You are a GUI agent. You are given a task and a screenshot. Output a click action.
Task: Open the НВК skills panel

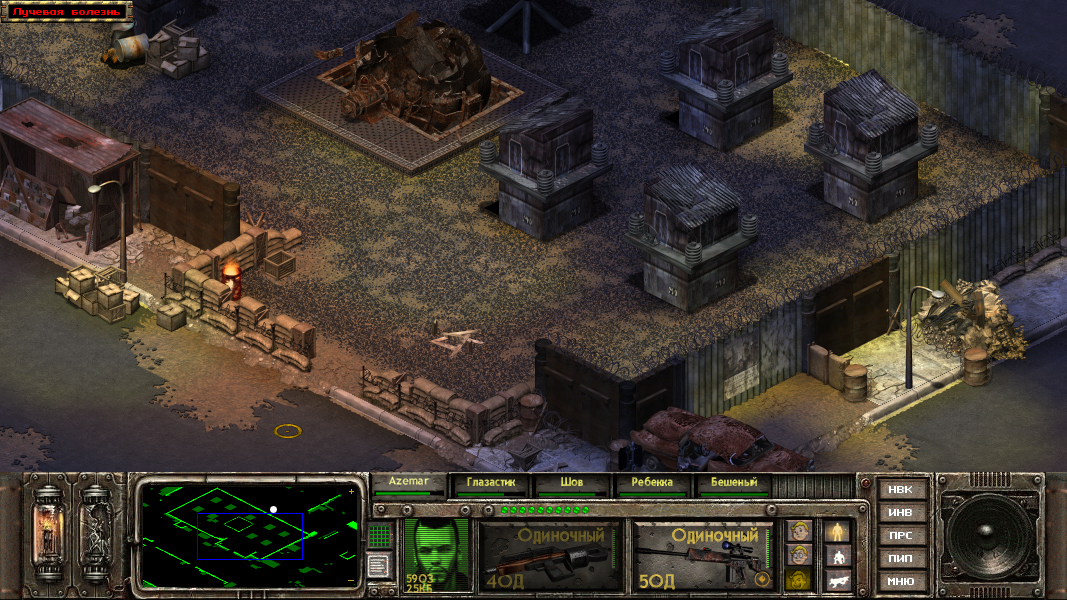pos(901,490)
